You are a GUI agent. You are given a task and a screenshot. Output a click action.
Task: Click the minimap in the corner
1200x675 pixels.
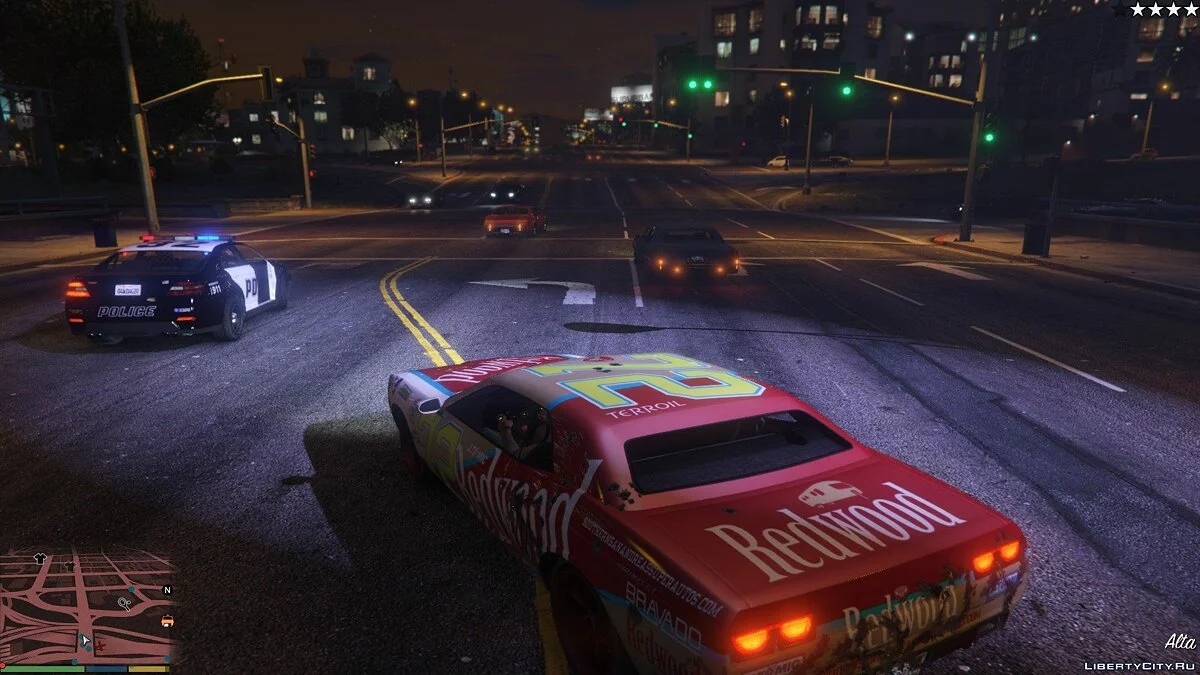(x=88, y=607)
